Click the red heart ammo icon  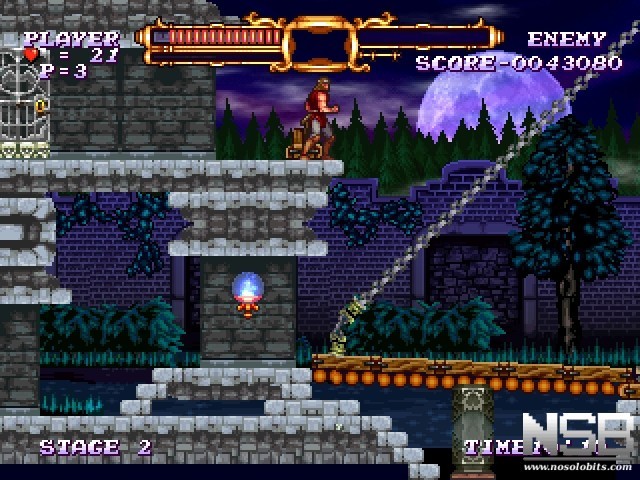coord(31,56)
